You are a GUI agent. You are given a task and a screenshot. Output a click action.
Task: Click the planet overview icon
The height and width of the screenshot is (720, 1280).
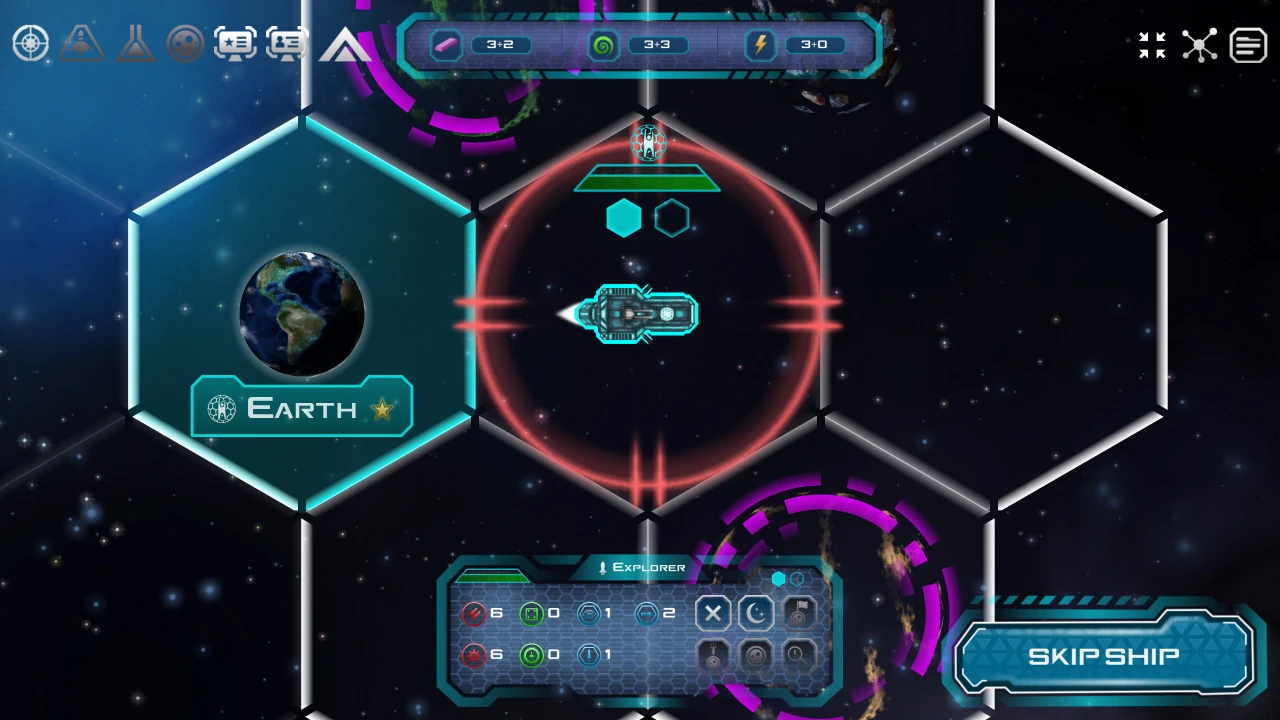pyautogui.click(x=187, y=43)
